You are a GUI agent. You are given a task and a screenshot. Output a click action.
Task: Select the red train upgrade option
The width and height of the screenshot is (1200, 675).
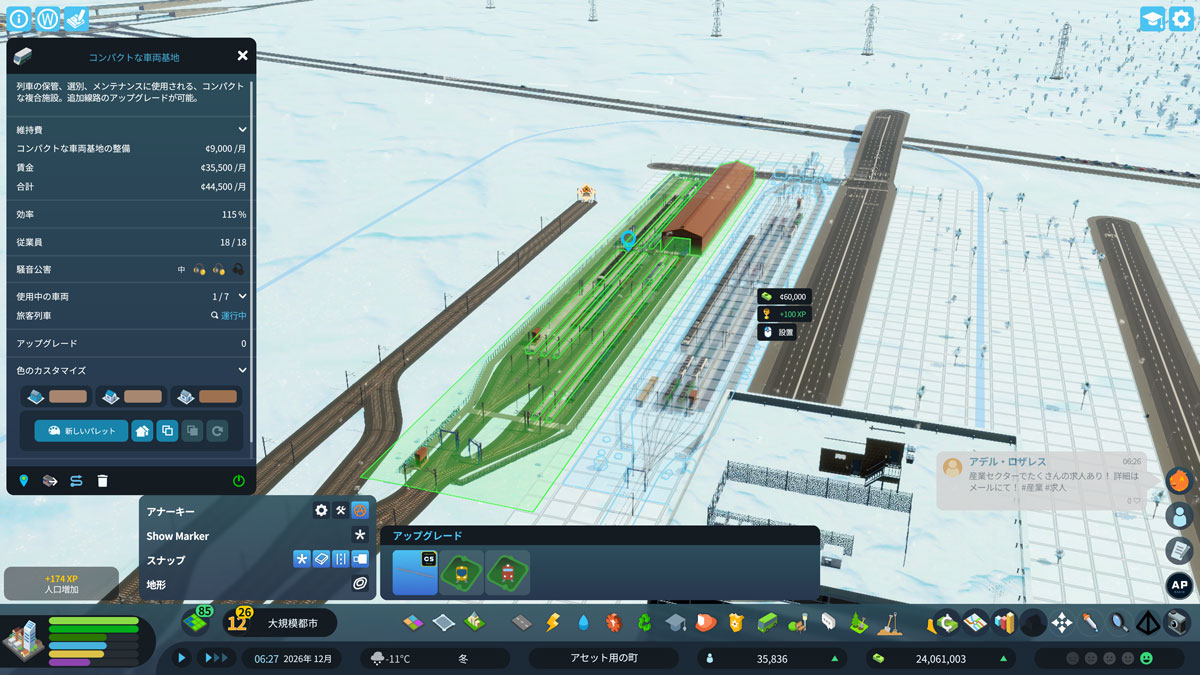click(x=507, y=573)
